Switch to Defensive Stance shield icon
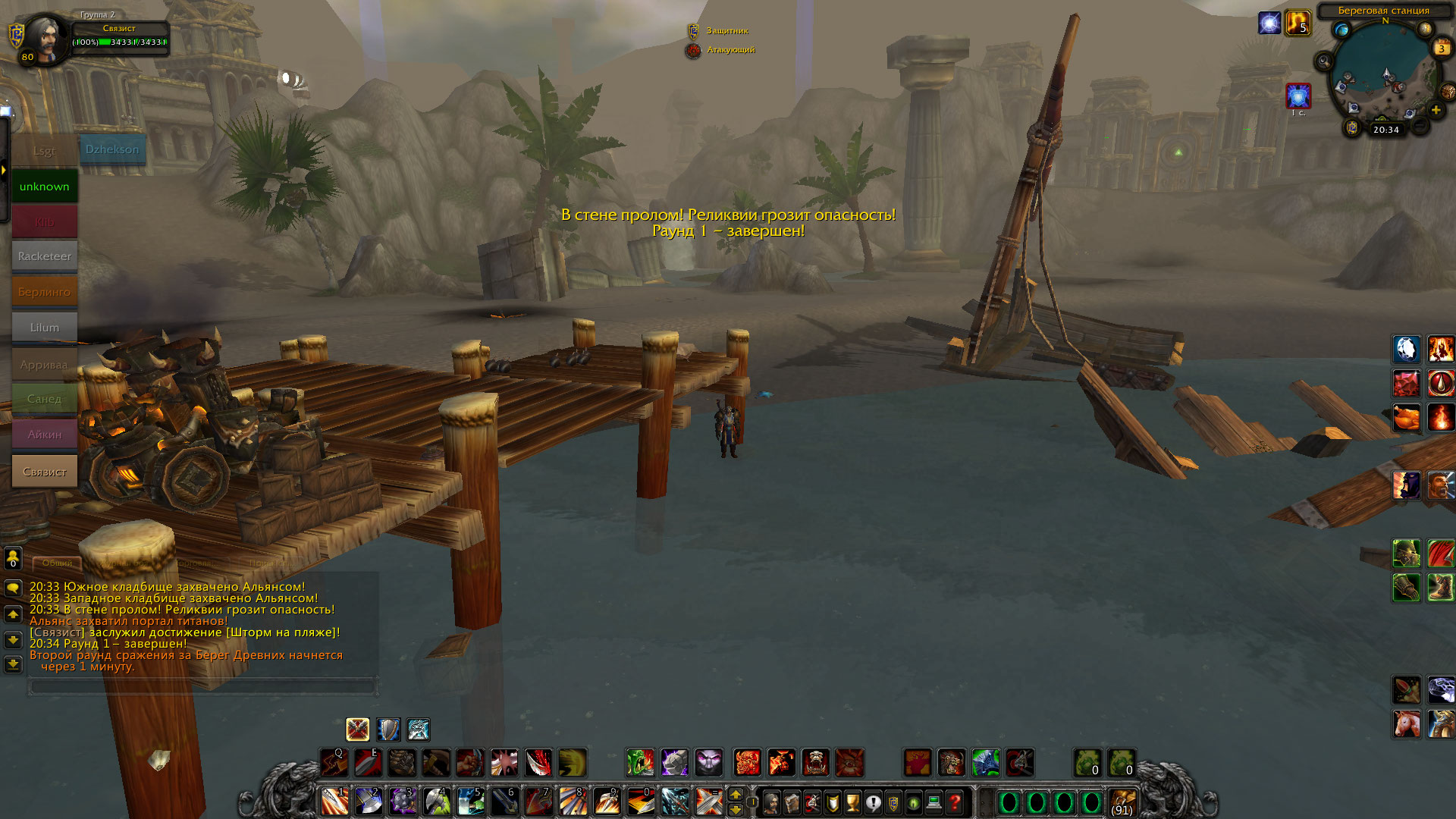1456x819 pixels. tap(388, 730)
